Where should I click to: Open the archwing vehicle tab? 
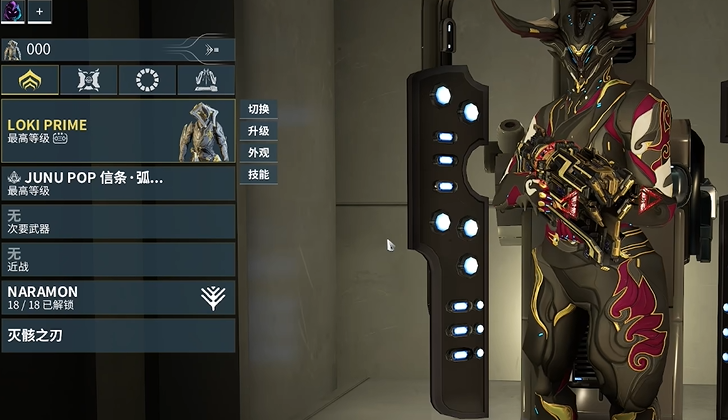[x=206, y=80]
